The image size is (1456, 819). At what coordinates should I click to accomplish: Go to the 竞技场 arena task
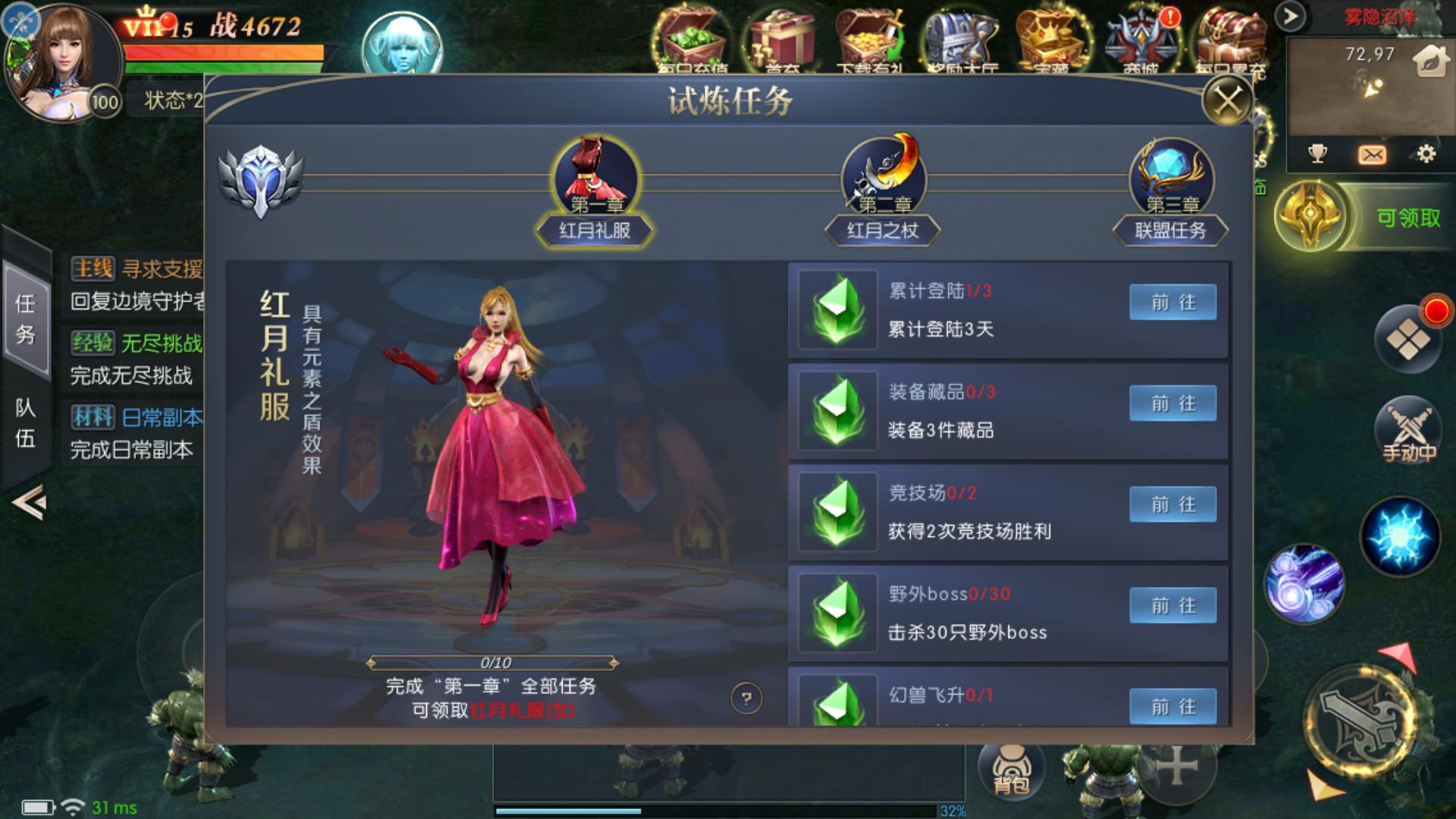(x=1172, y=504)
